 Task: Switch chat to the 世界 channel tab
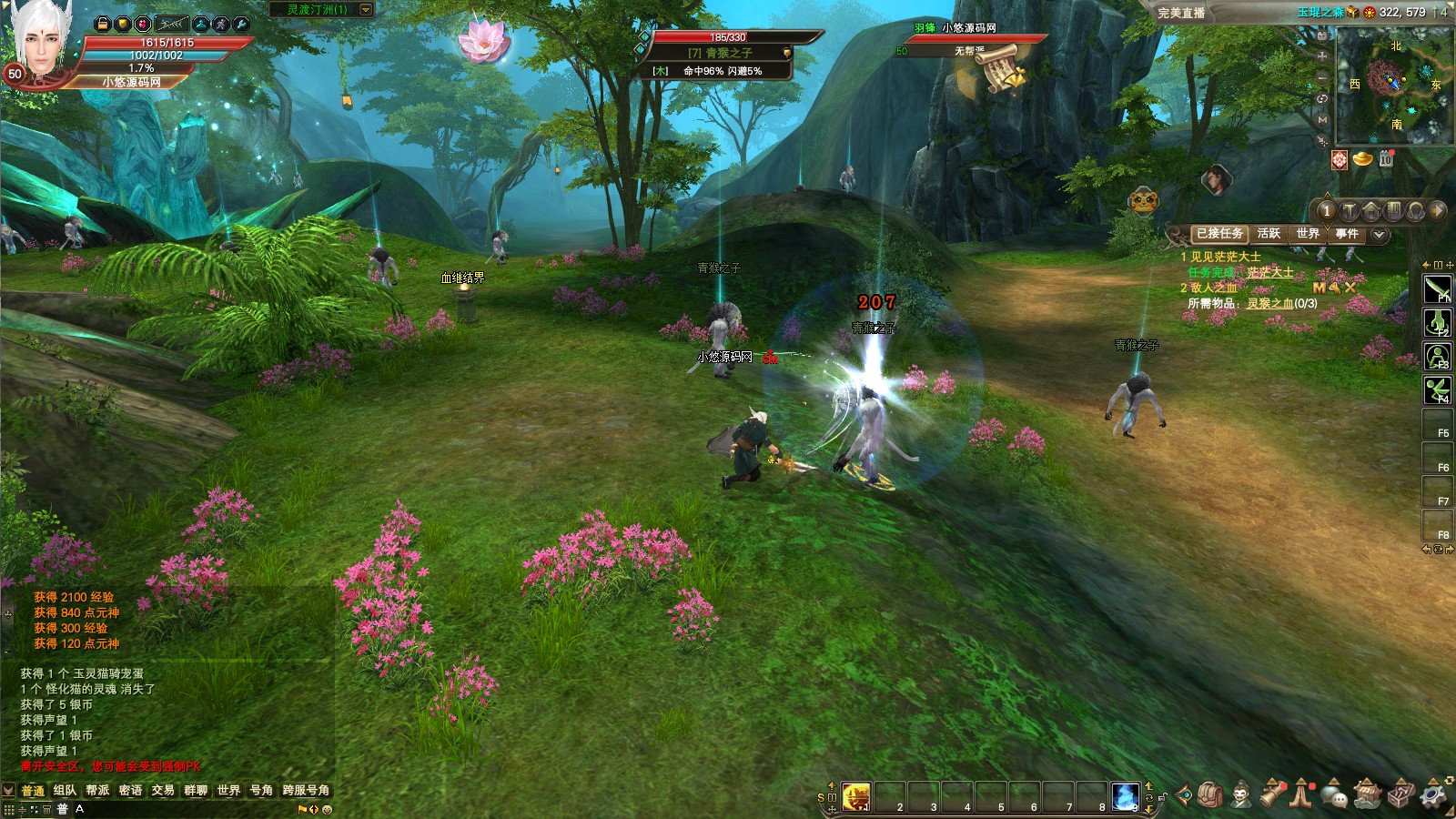click(228, 790)
